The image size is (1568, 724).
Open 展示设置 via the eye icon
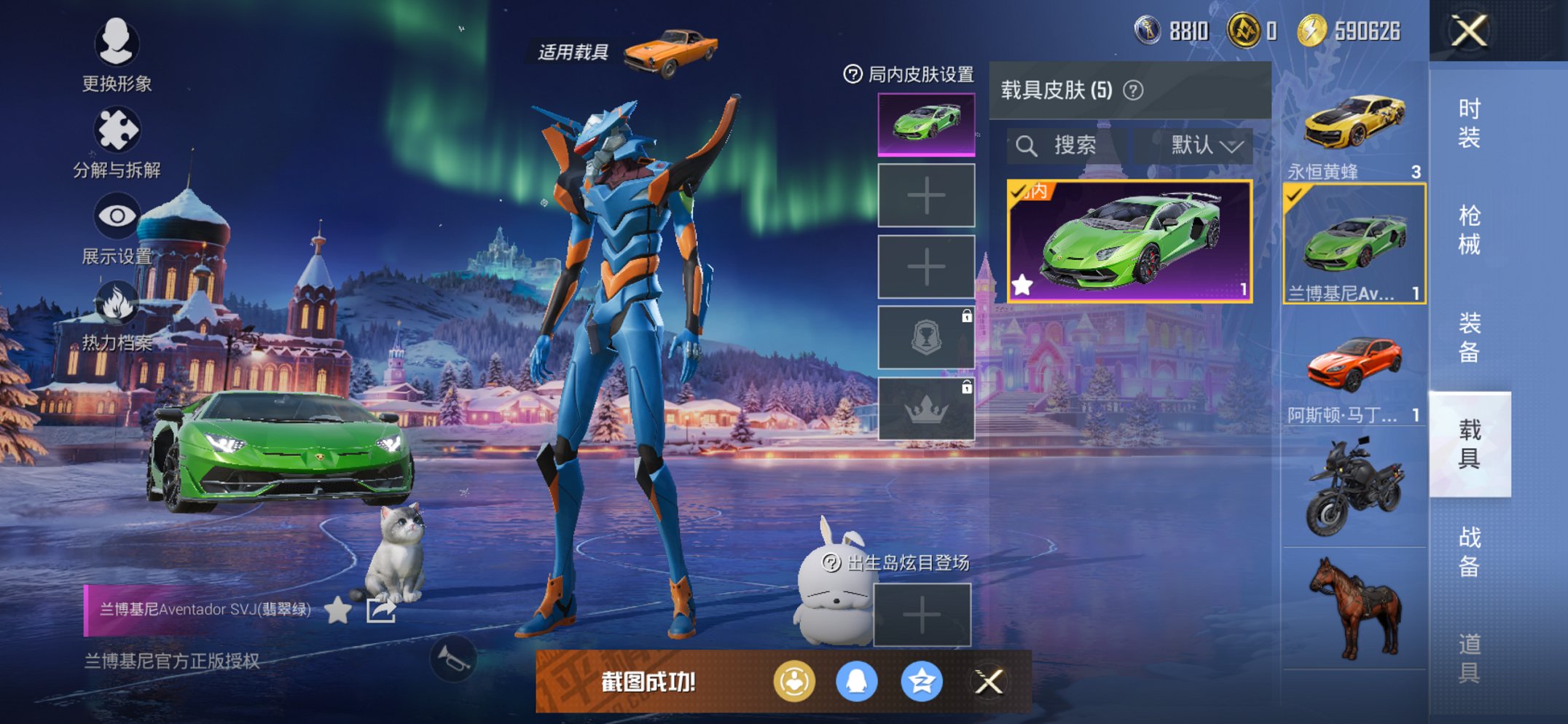pos(118,216)
